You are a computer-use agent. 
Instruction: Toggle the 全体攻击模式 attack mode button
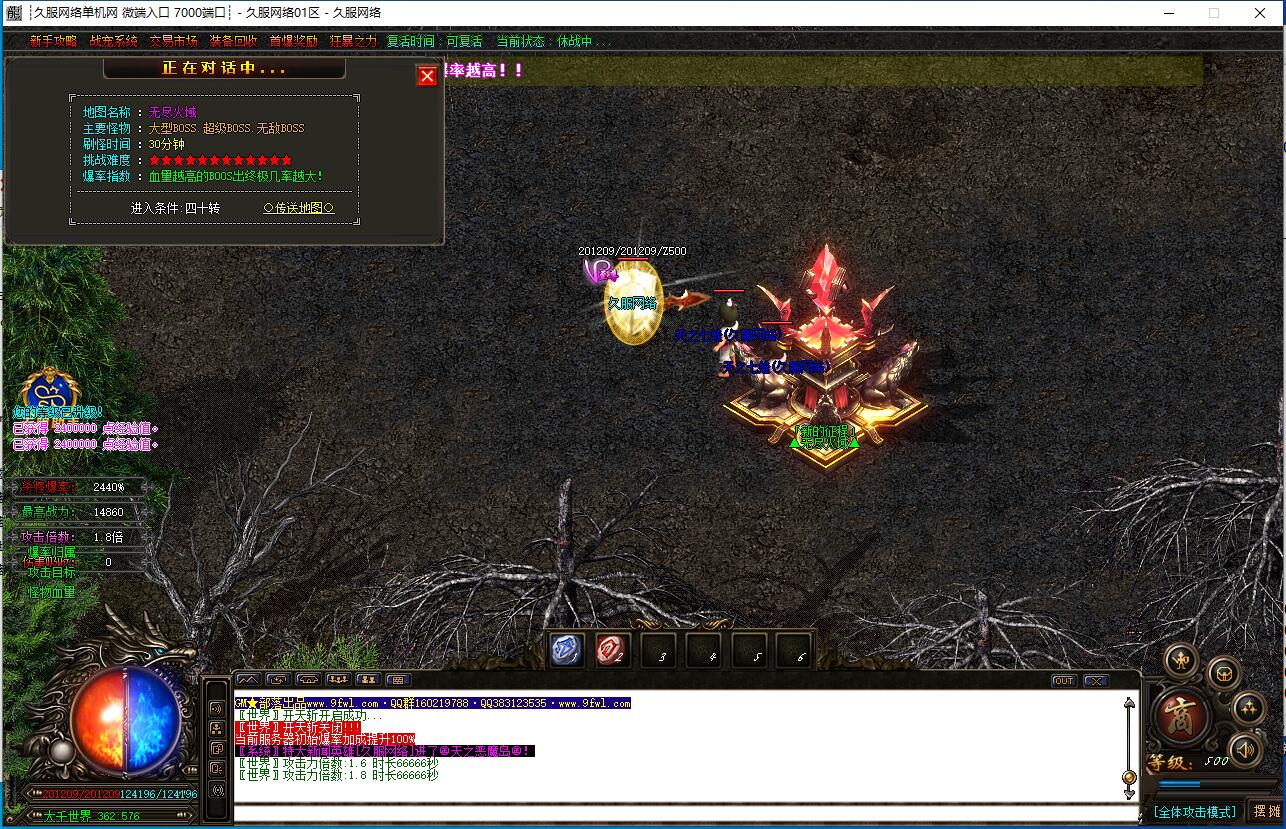tap(1194, 811)
